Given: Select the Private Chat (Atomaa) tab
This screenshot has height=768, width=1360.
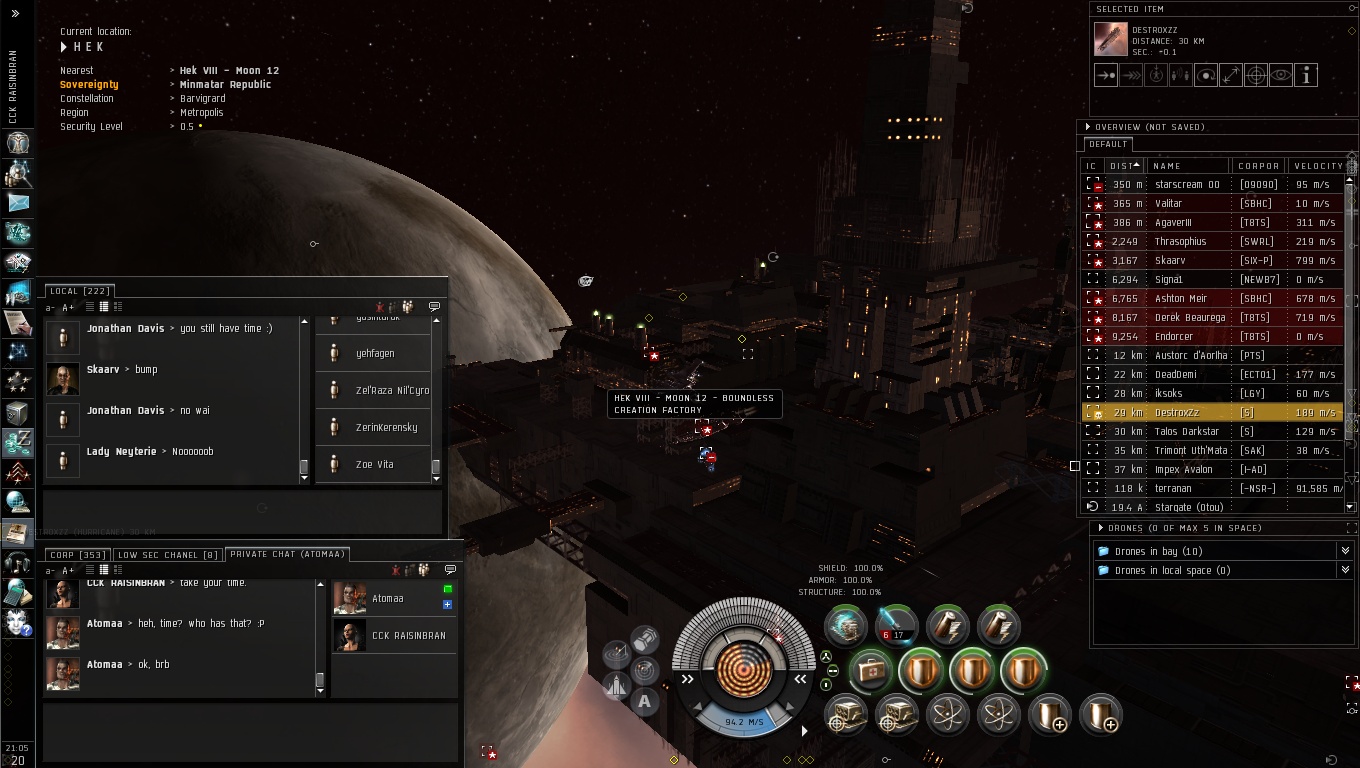Looking at the screenshot, I should (287, 554).
